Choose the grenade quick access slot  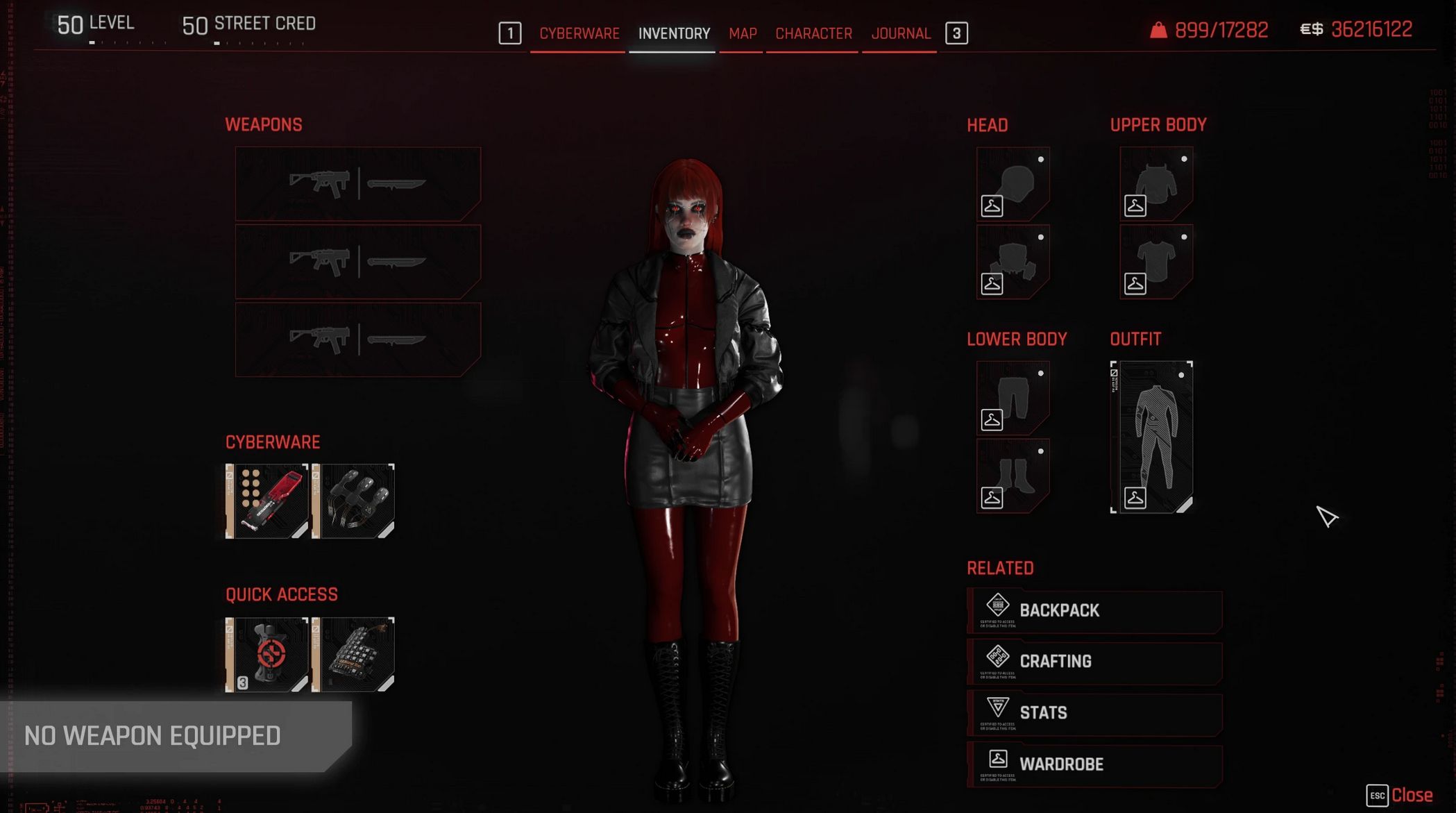coord(354,654)
